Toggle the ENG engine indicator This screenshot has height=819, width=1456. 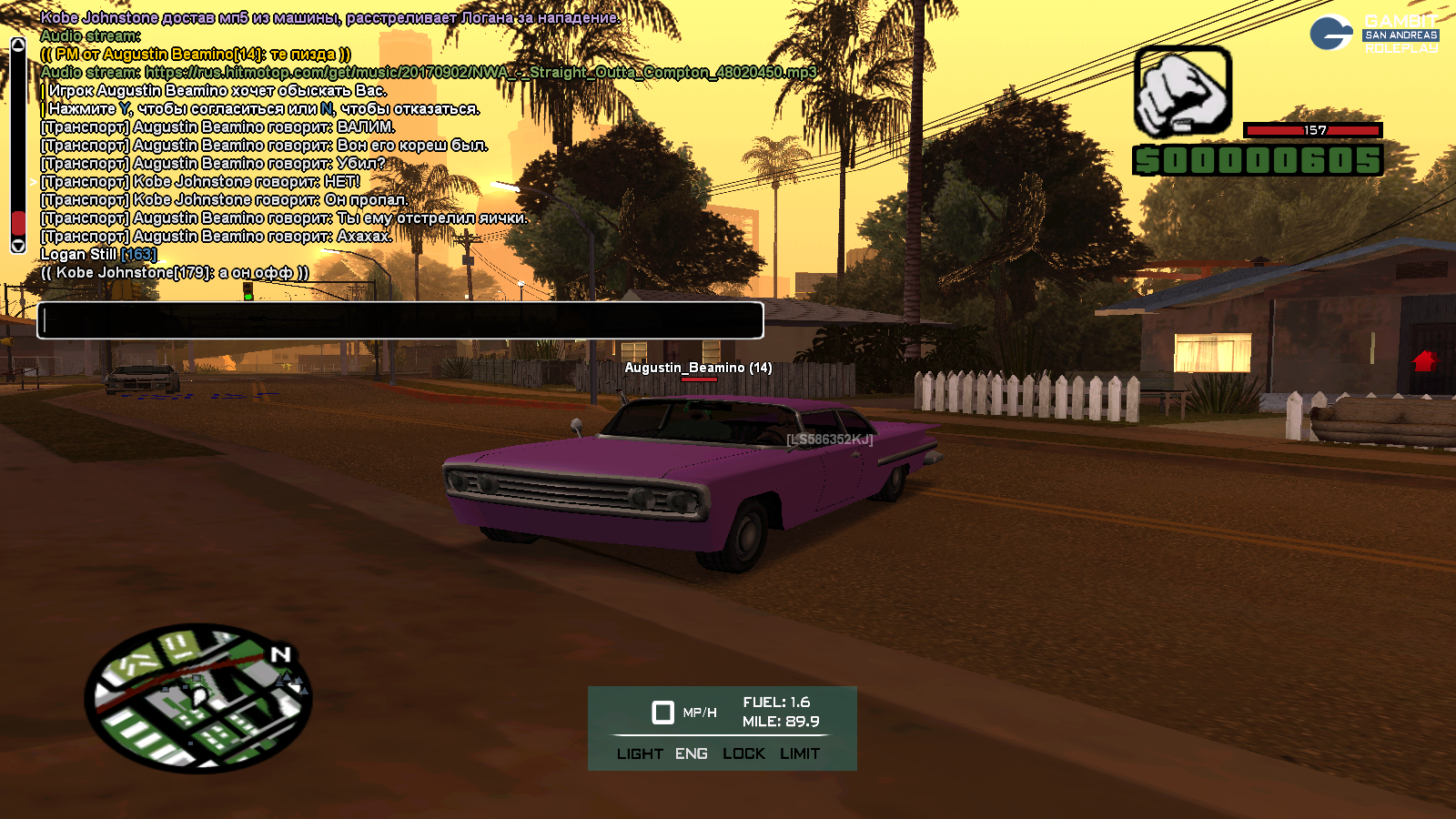point(692,753)
